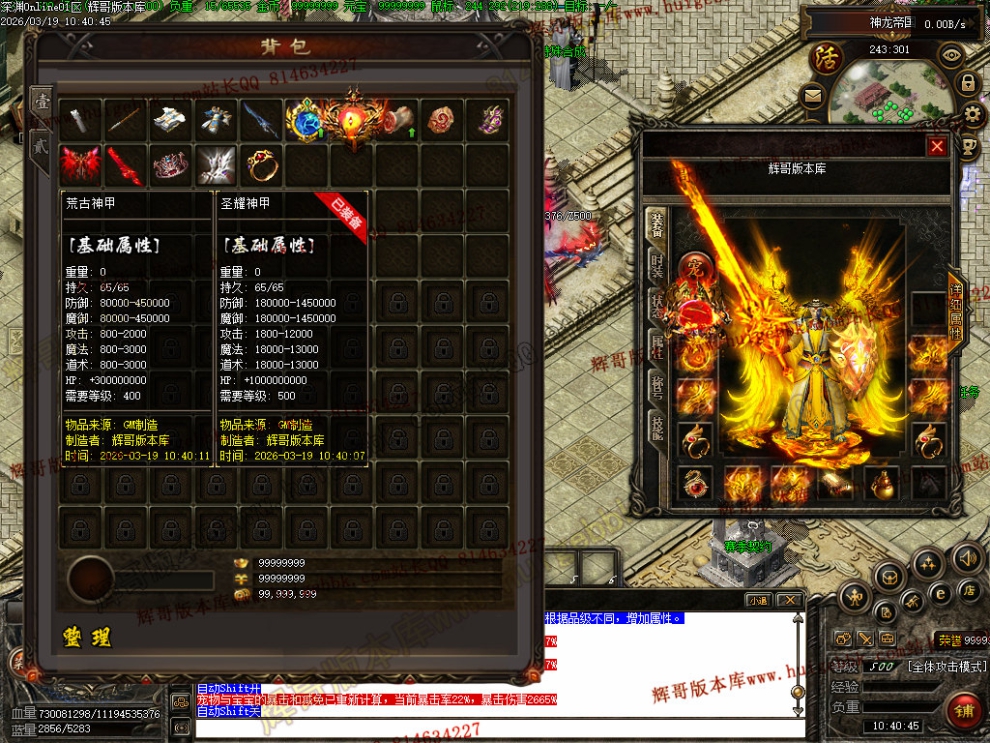The height and width of the screenshot is (743, 990).
Task: Open the mail envelope icon
Action: 811,97
